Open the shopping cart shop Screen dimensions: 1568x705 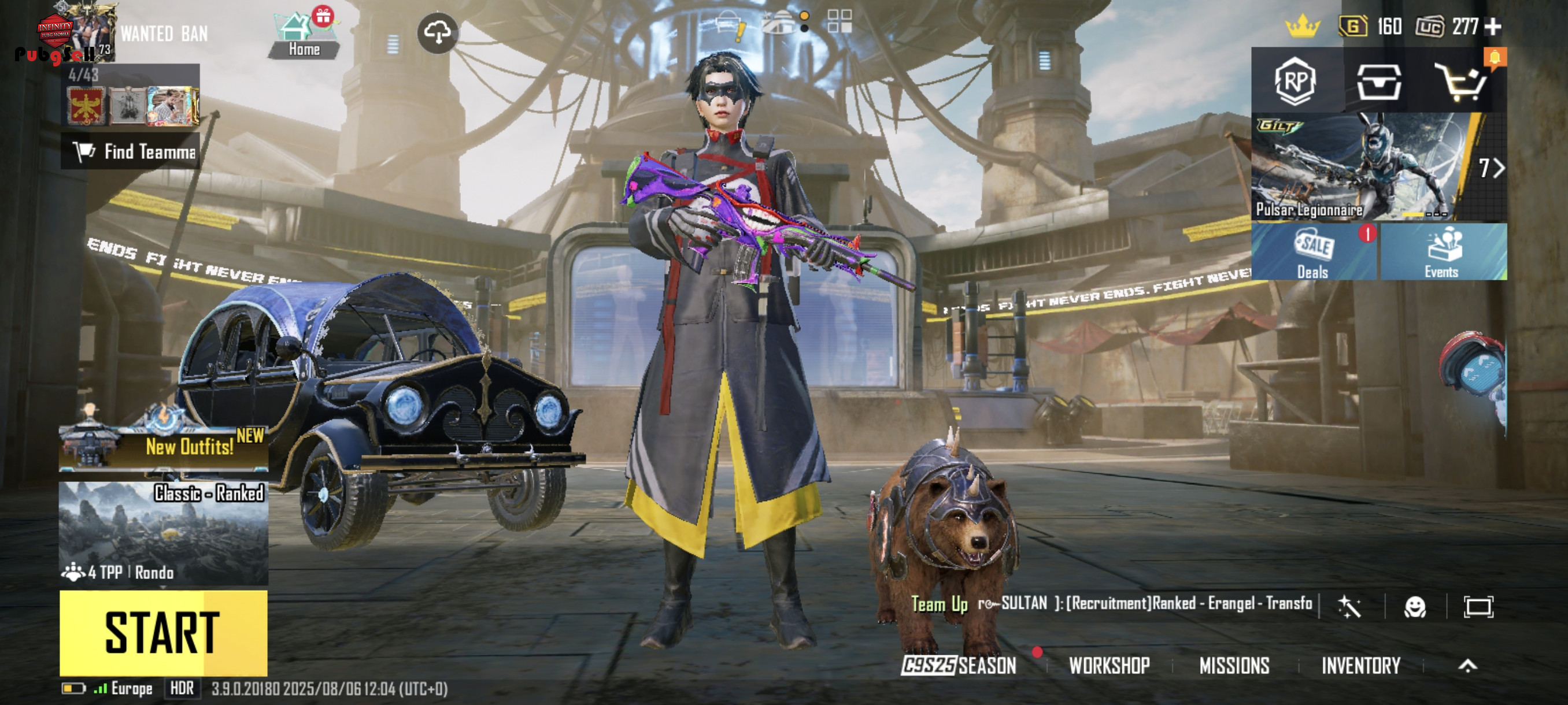tap(1462, 82)
